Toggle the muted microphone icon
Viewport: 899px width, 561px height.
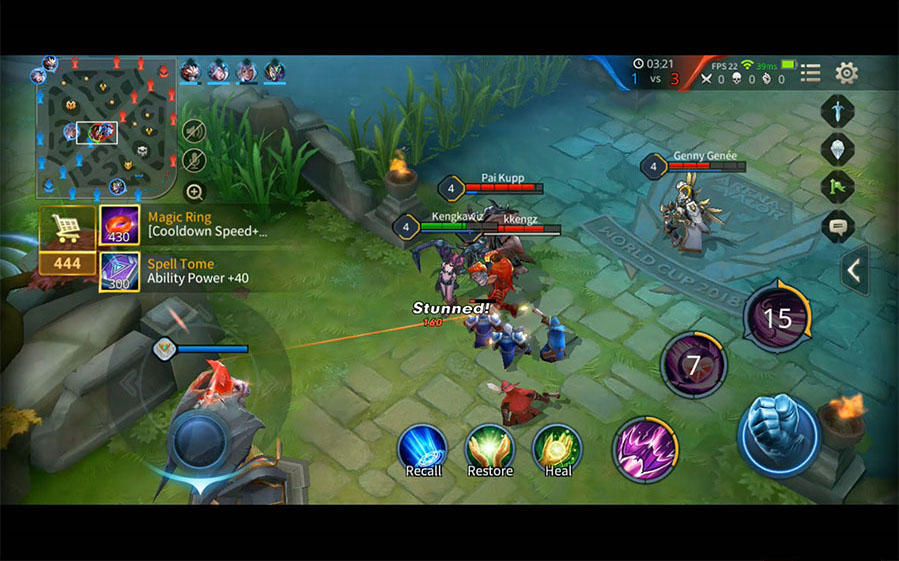point(194,160)
